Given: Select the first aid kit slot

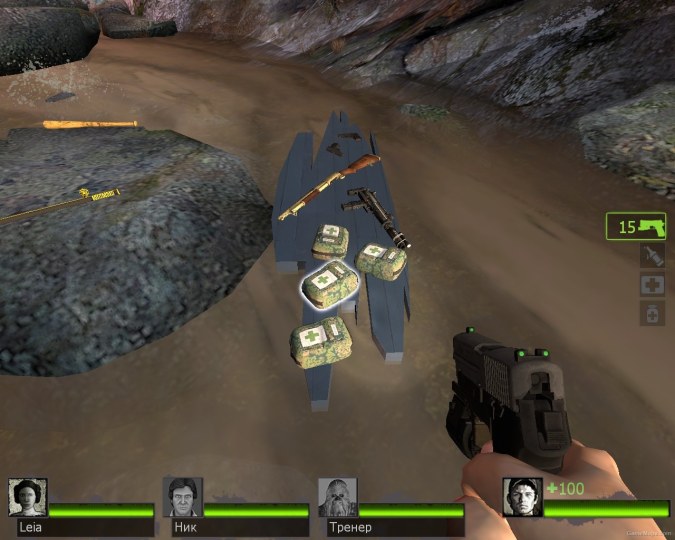Looking at the screenshot, I should (x=651, y=285).
